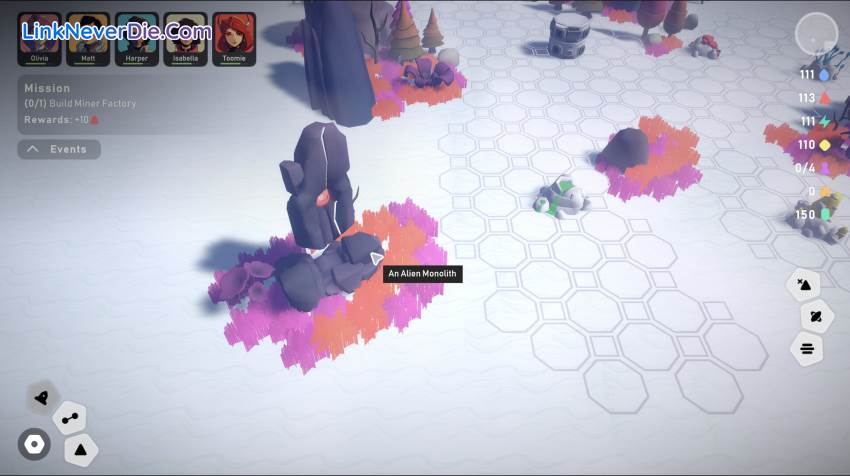Open the hexagon nut radial menu
The height and width of the screenshot is (476, 850).
pyautogui.click(x=34, y=444)
